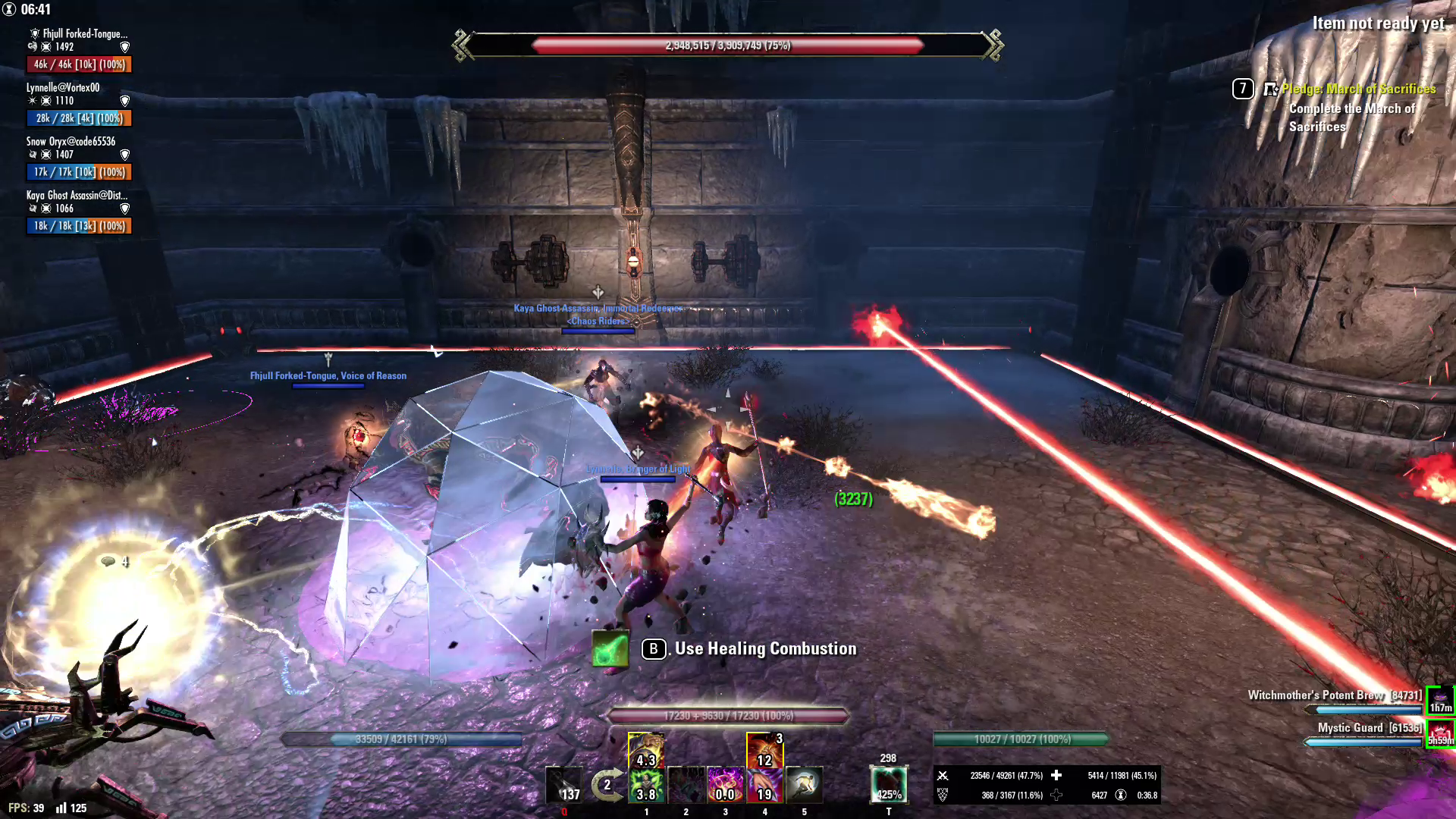
Task: Activate the clawed hand ability in slot 4
Action: tap(765, 785)
